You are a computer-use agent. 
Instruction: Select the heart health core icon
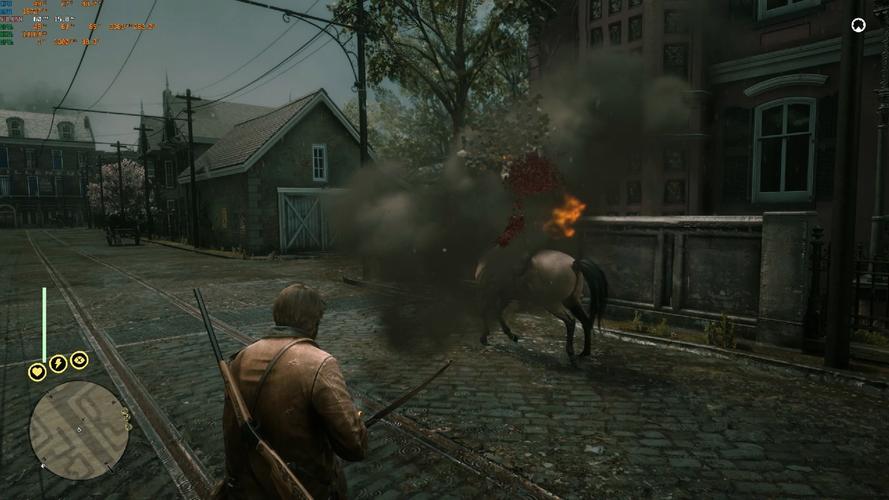tap(37, 372)
